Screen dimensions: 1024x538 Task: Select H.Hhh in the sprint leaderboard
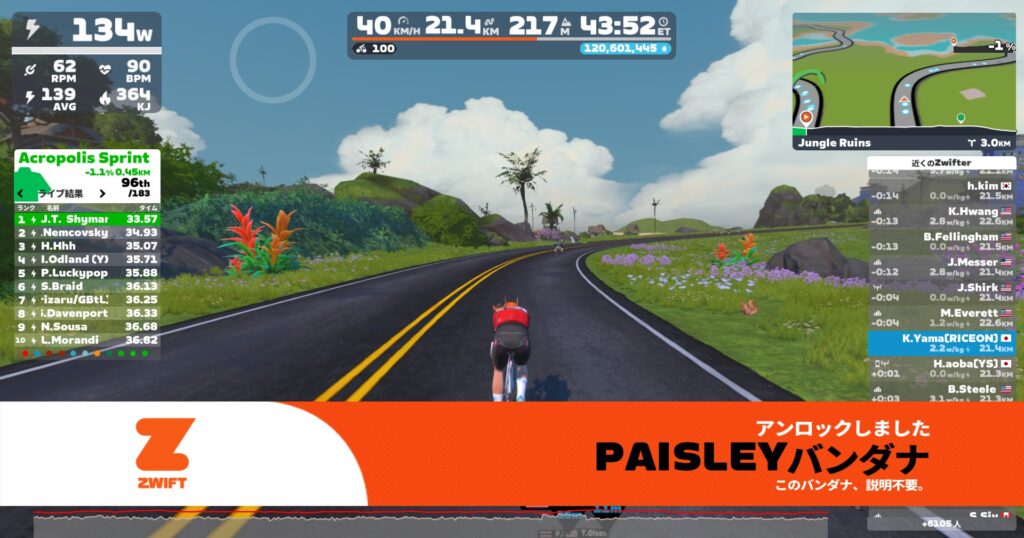click(87, 245)
